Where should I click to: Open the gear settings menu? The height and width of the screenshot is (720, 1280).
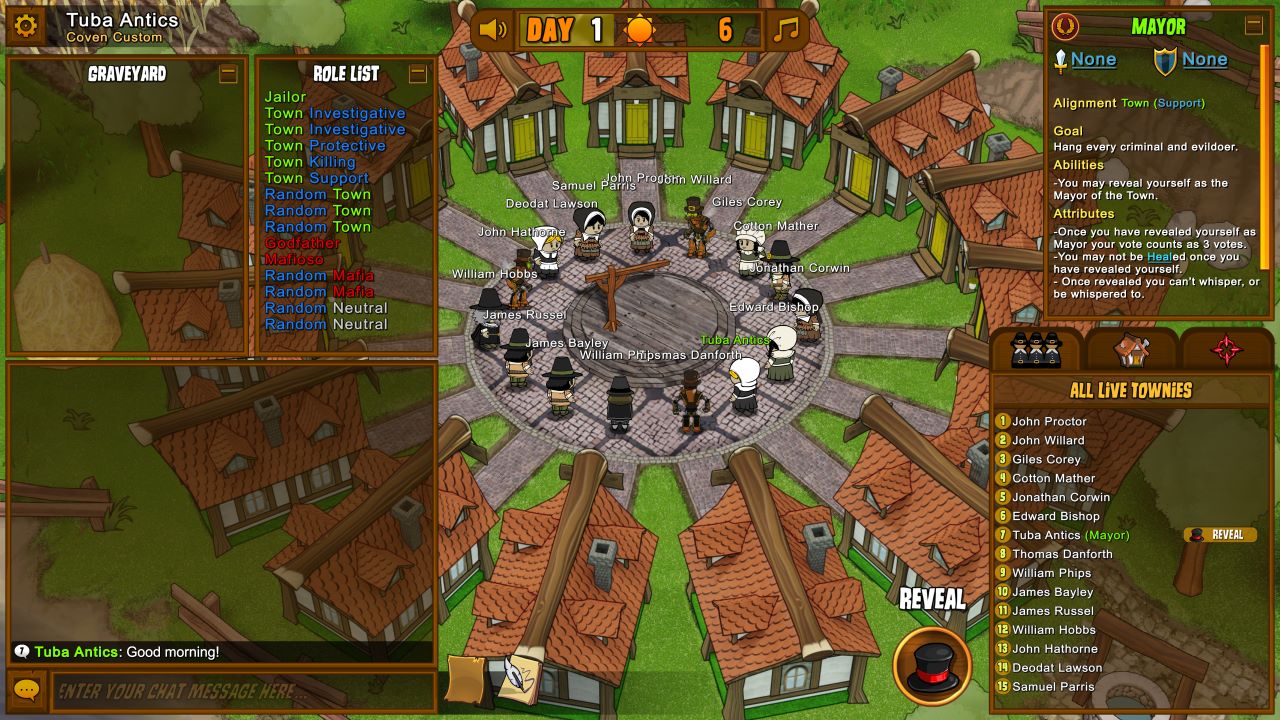click(x=25, y=26)
